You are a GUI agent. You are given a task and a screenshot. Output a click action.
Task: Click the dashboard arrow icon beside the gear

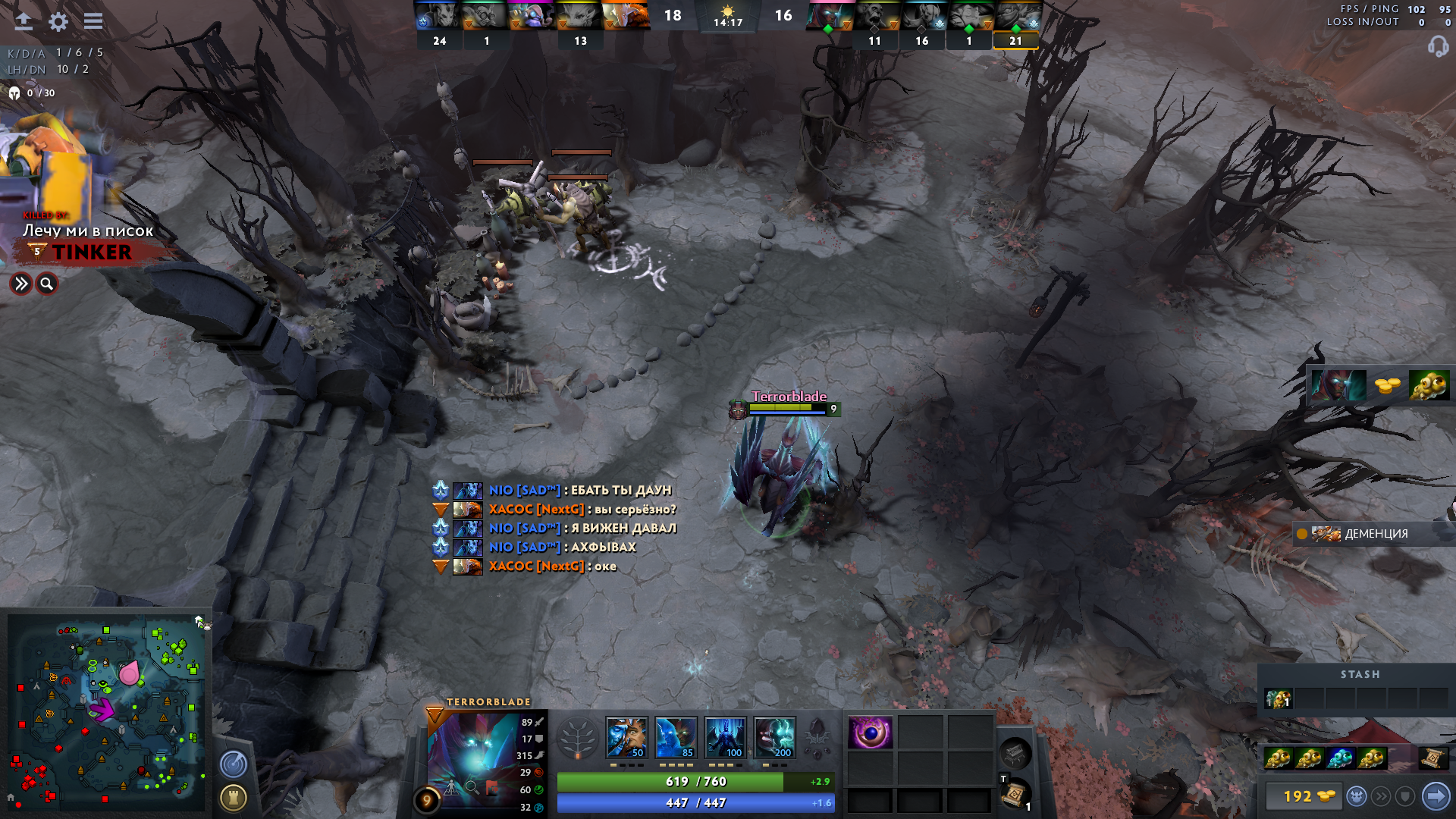point(24,21)
